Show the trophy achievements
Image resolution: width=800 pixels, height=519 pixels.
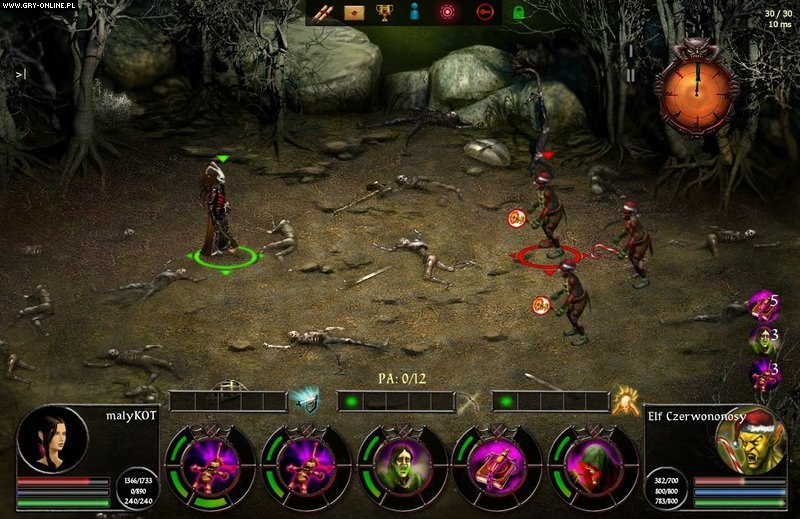(383, 12)
